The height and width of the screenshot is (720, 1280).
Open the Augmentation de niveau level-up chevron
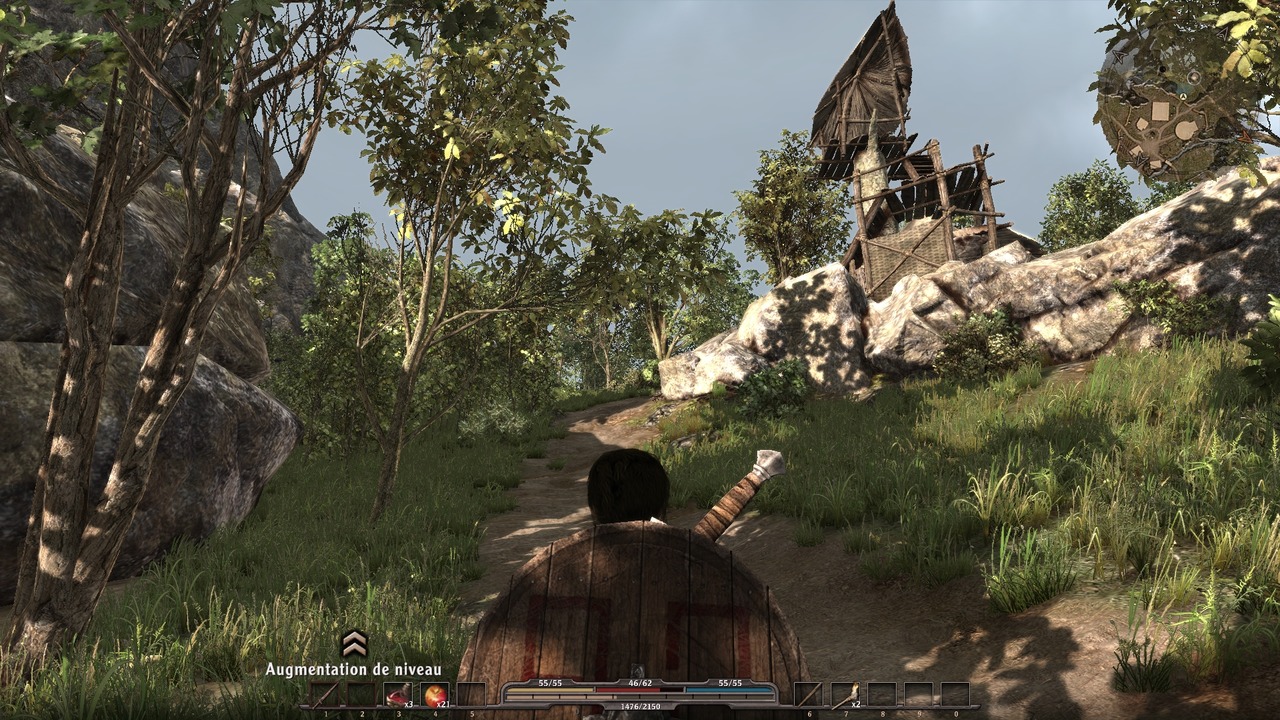(354, 643)
